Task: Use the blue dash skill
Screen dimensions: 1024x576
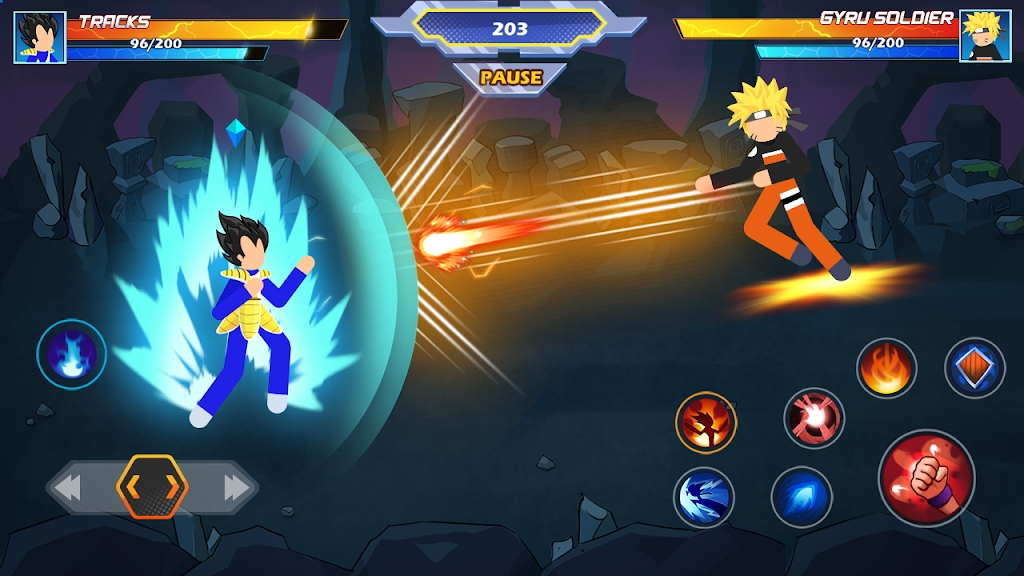Action: (x=802, y=497)
